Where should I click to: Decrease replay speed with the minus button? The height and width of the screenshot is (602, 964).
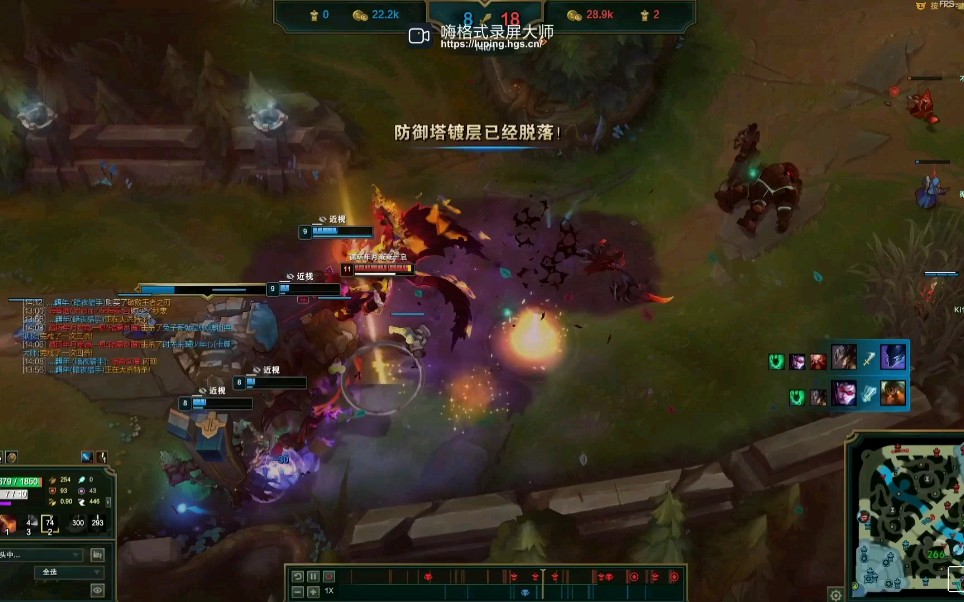tap(297, 592)
